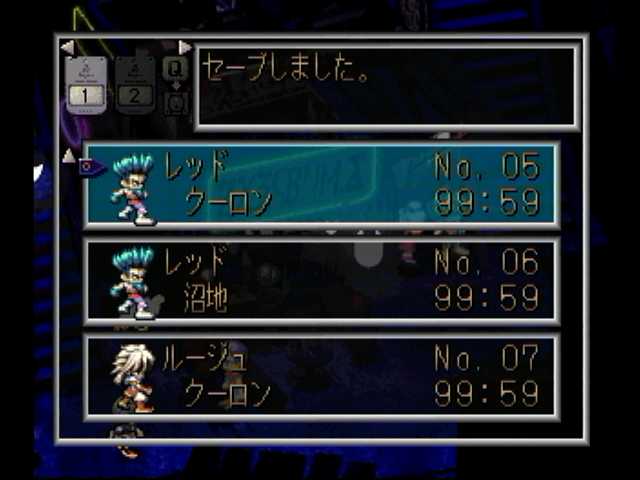Click the left arrow above memory cards
The image size is (640, 480).
click(67, 47)
